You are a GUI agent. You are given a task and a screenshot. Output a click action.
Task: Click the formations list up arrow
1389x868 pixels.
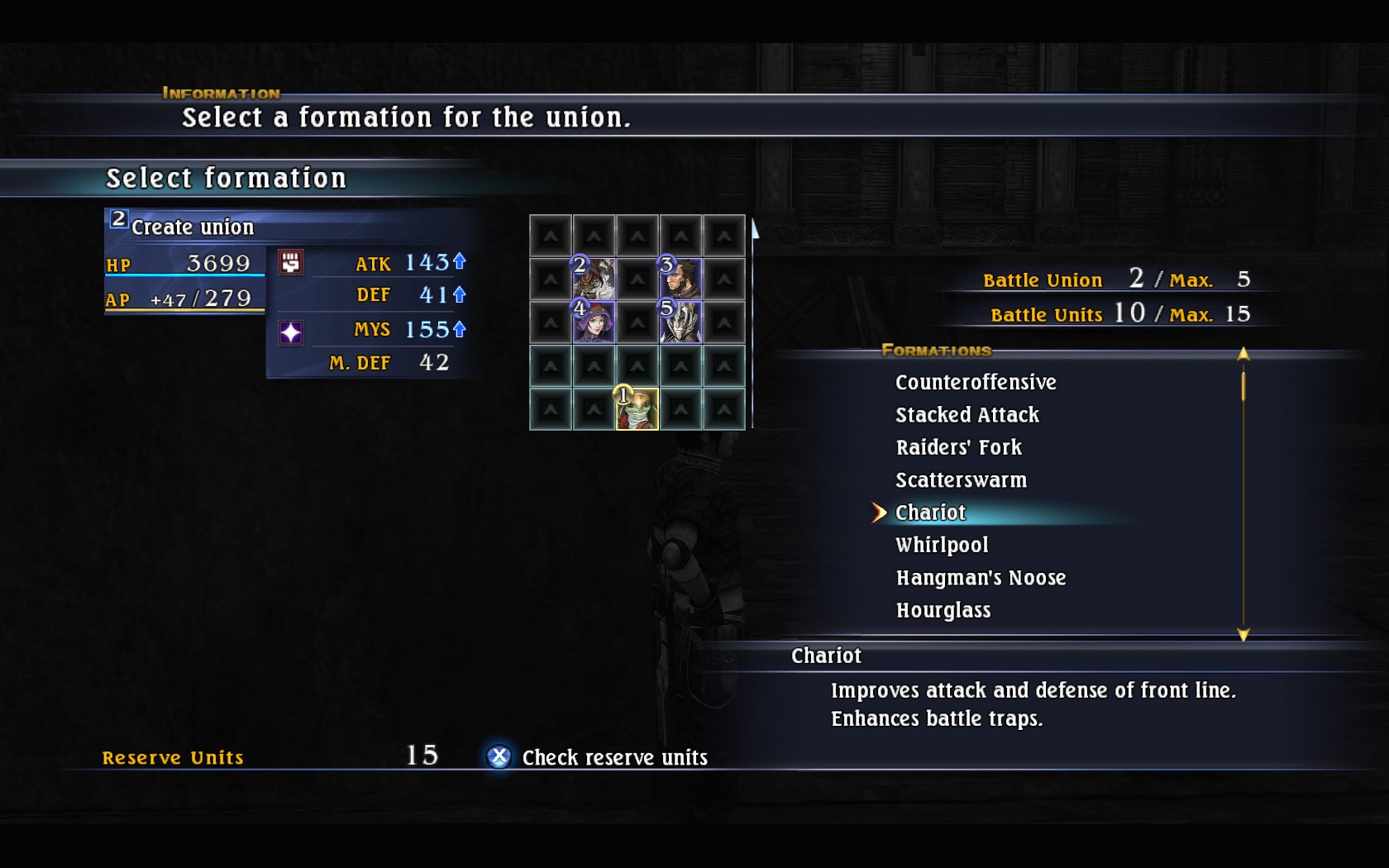tap(1243, 354)
